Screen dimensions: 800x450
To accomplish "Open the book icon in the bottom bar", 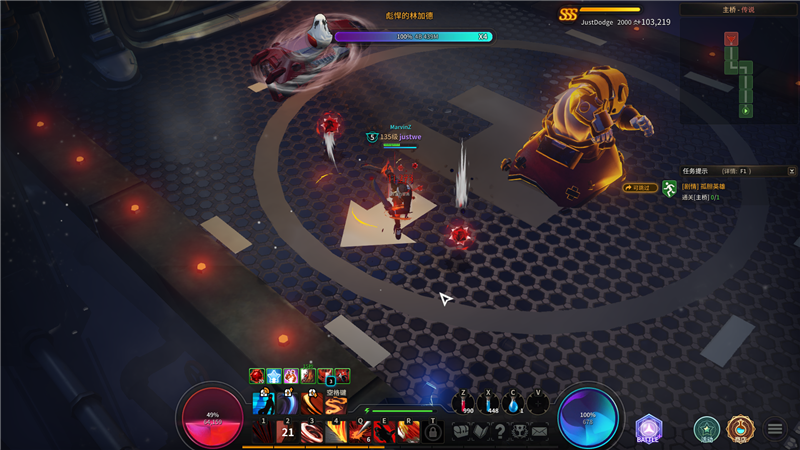I will [480, 431].
